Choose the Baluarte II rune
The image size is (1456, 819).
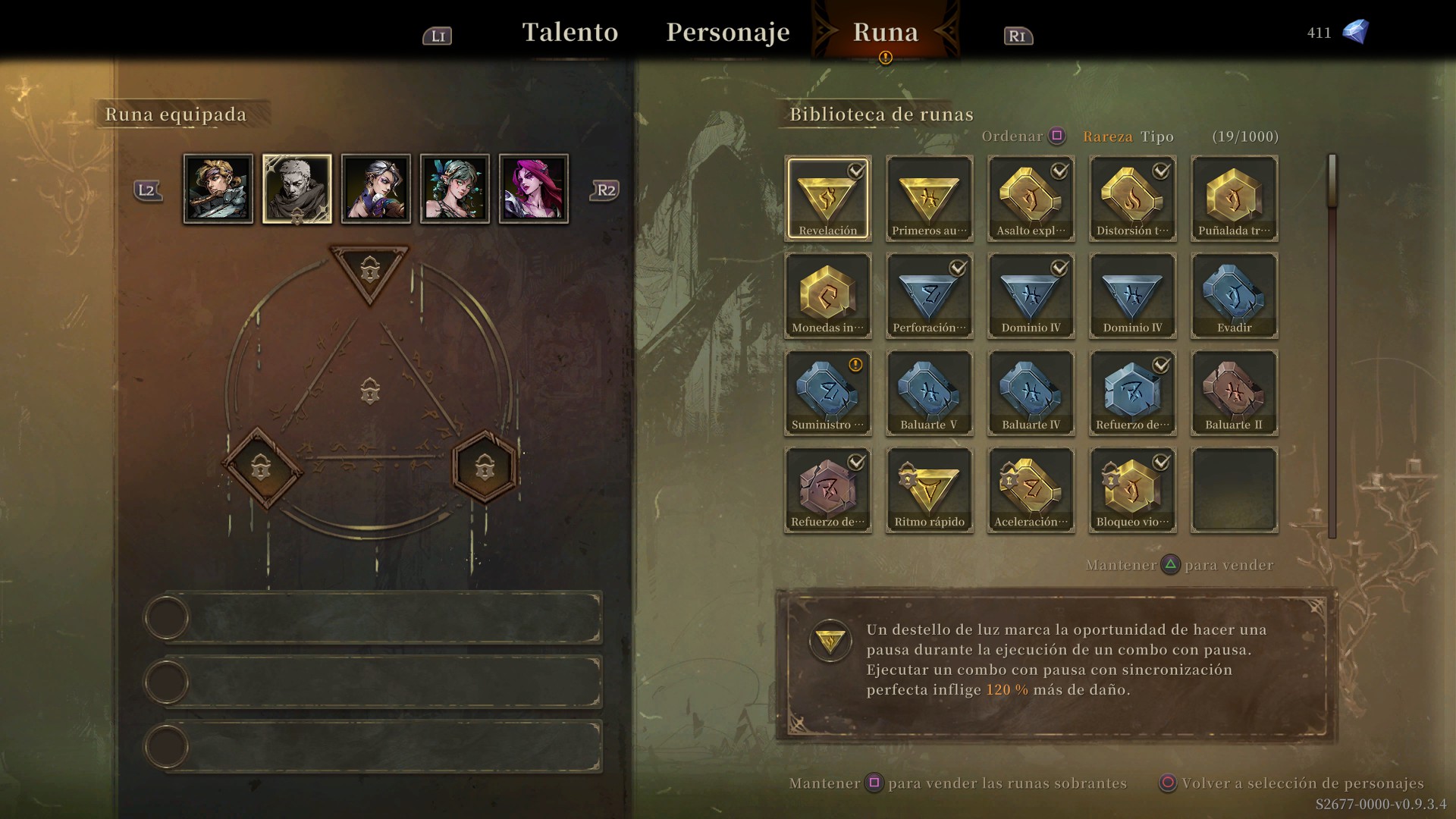(x=1235, y=393)
